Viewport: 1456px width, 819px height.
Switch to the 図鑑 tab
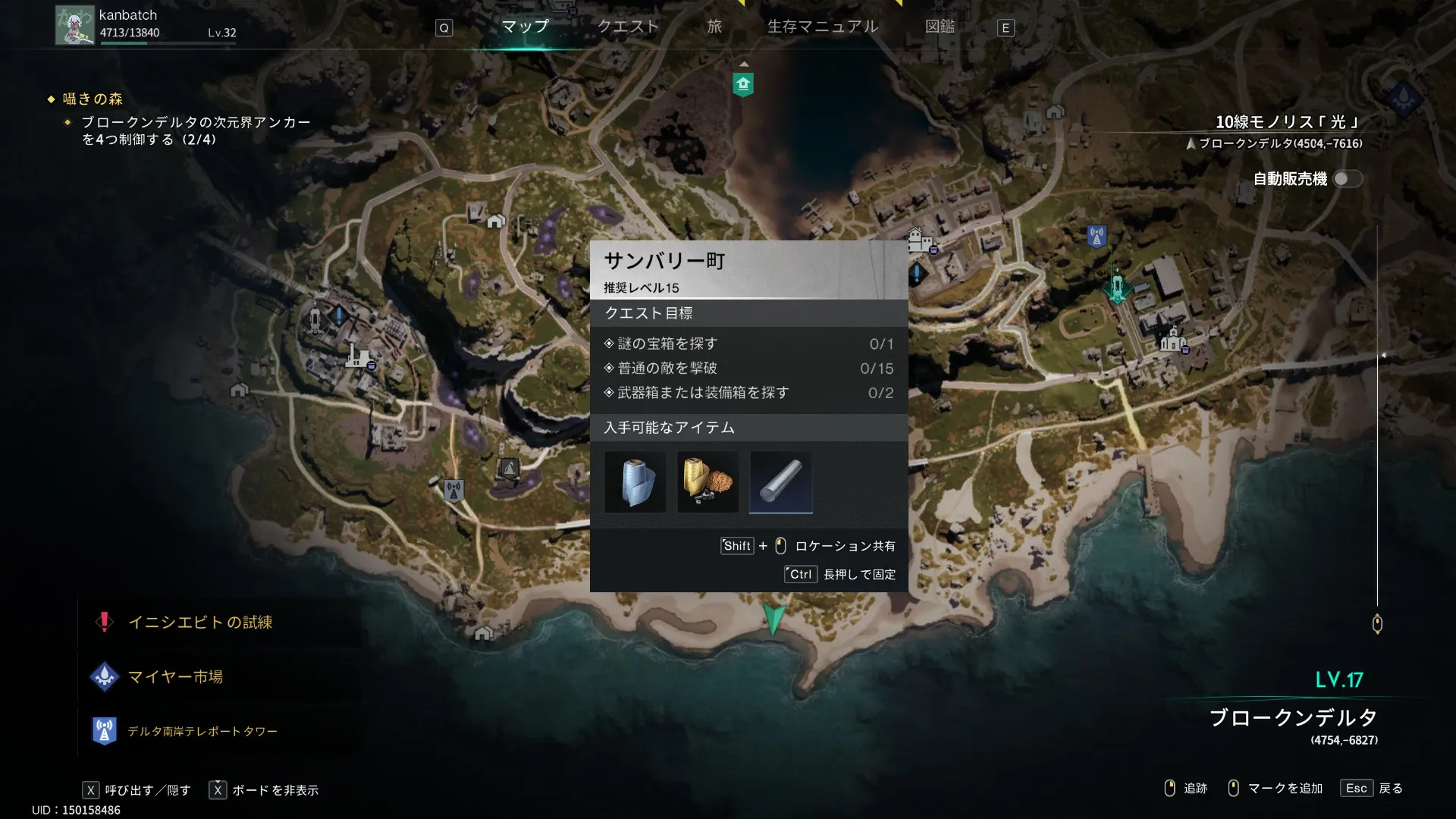[x=940, y=27]
